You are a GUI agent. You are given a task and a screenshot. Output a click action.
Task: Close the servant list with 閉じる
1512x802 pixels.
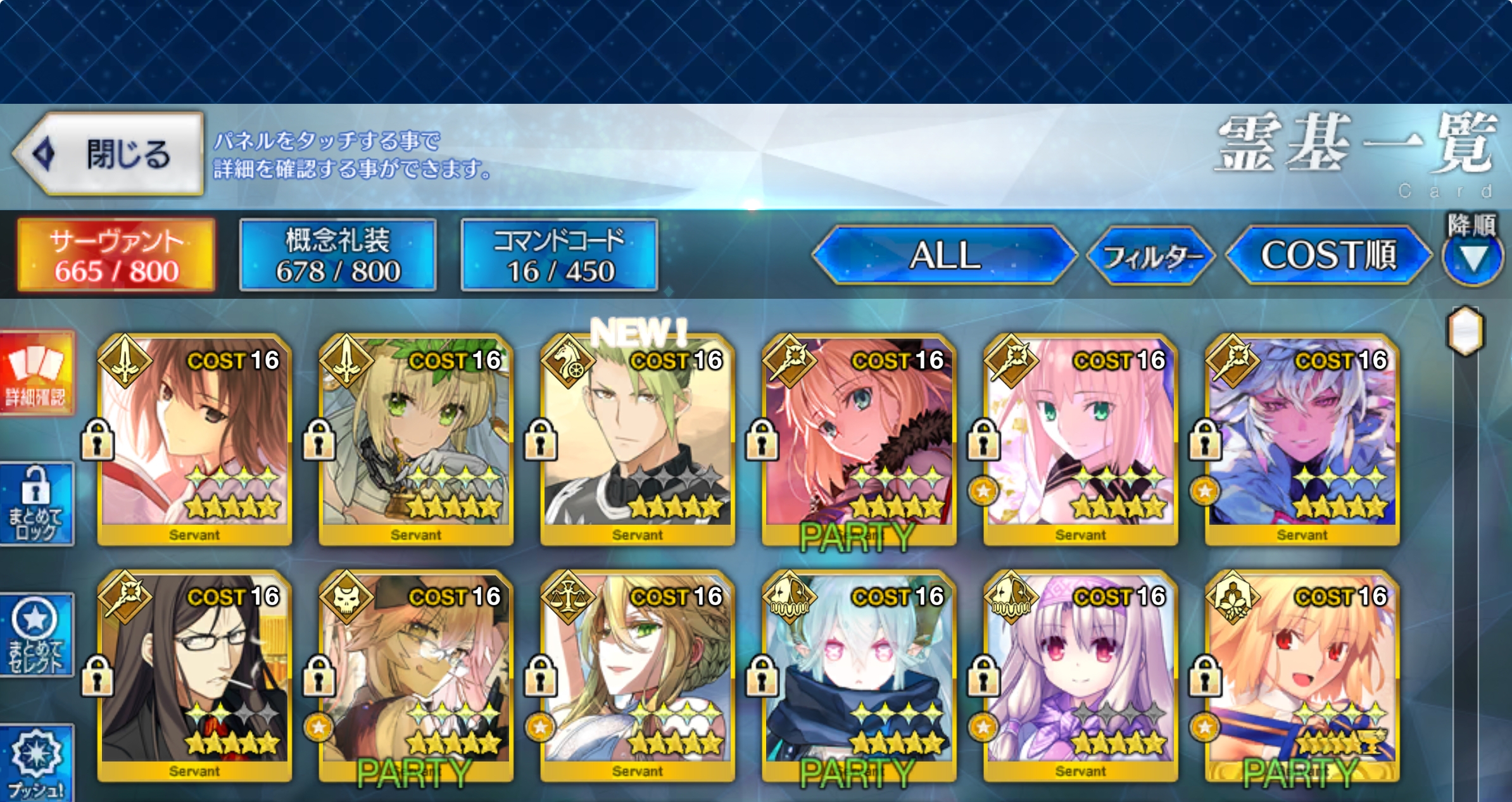(x=109, y=154)
